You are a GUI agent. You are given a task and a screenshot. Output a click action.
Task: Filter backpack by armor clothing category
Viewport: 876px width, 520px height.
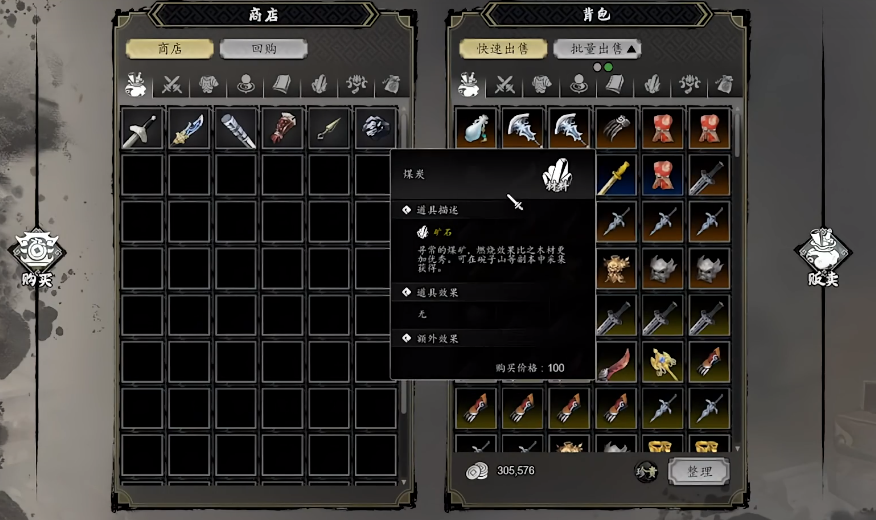pyautogui.click(x=541, y=85)
